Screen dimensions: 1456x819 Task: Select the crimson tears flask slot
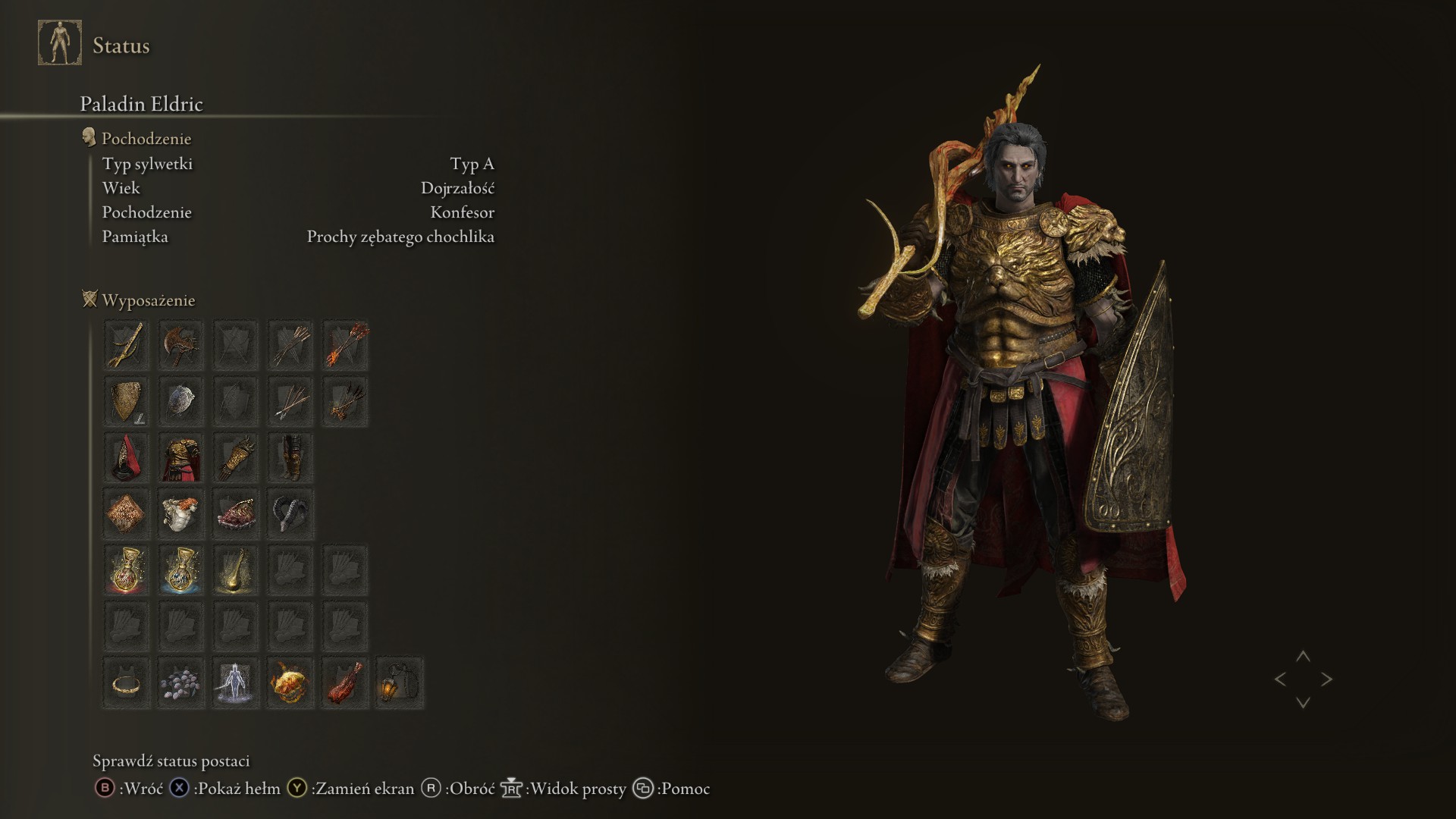(x=126, y=570)
